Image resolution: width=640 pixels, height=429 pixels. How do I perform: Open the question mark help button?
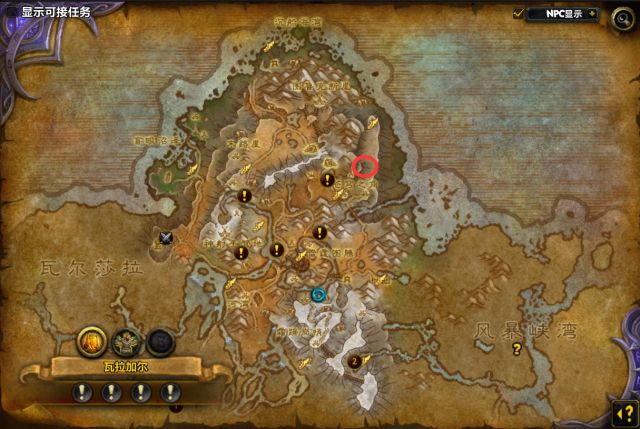click(624, 412)
